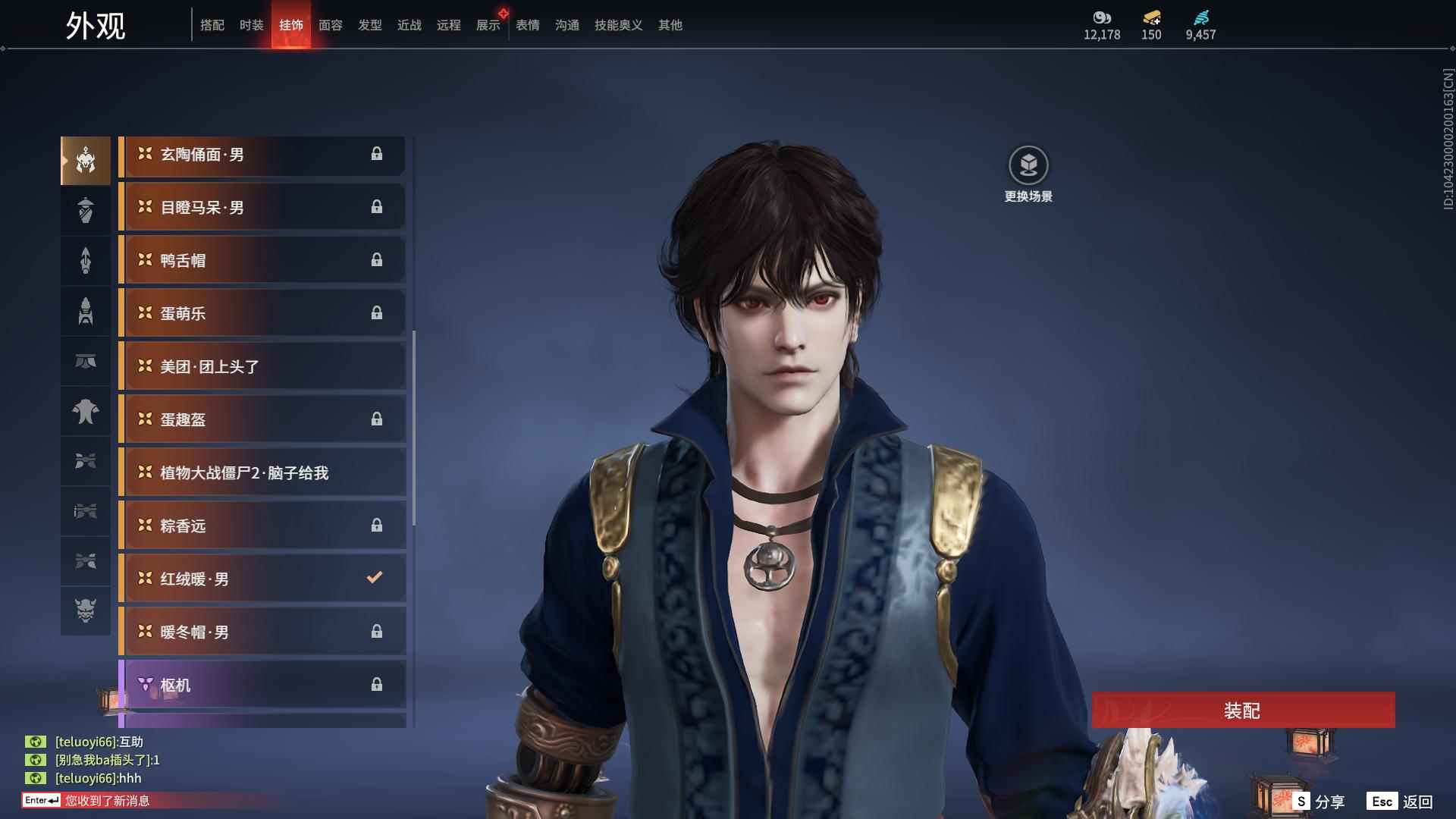This screenshot has height=819, width=1456.
Task: Go to the 技能奥义 tab
Action: (x=618, y=25)
